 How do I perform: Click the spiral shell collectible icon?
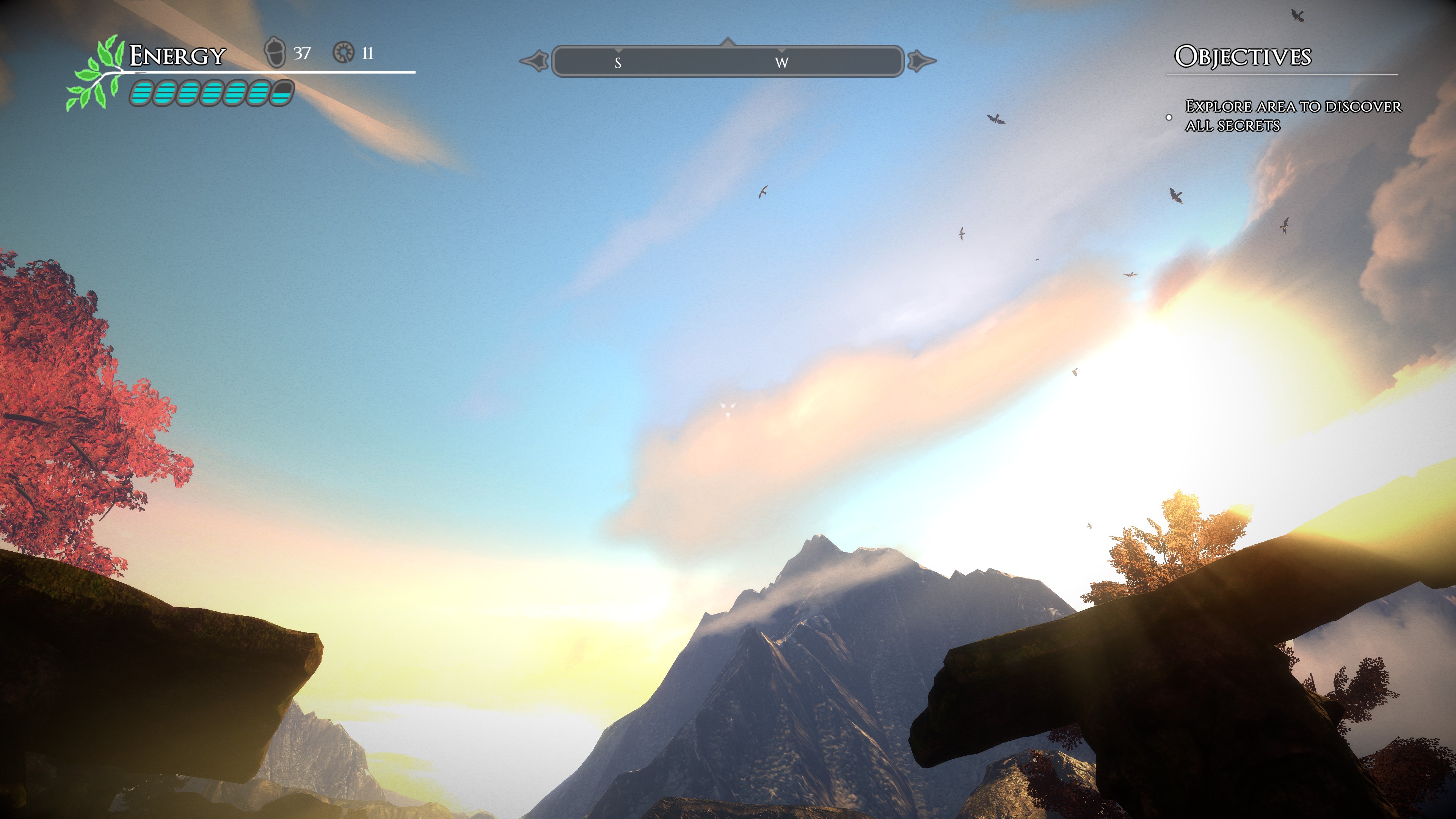click(x=343, y=53)
